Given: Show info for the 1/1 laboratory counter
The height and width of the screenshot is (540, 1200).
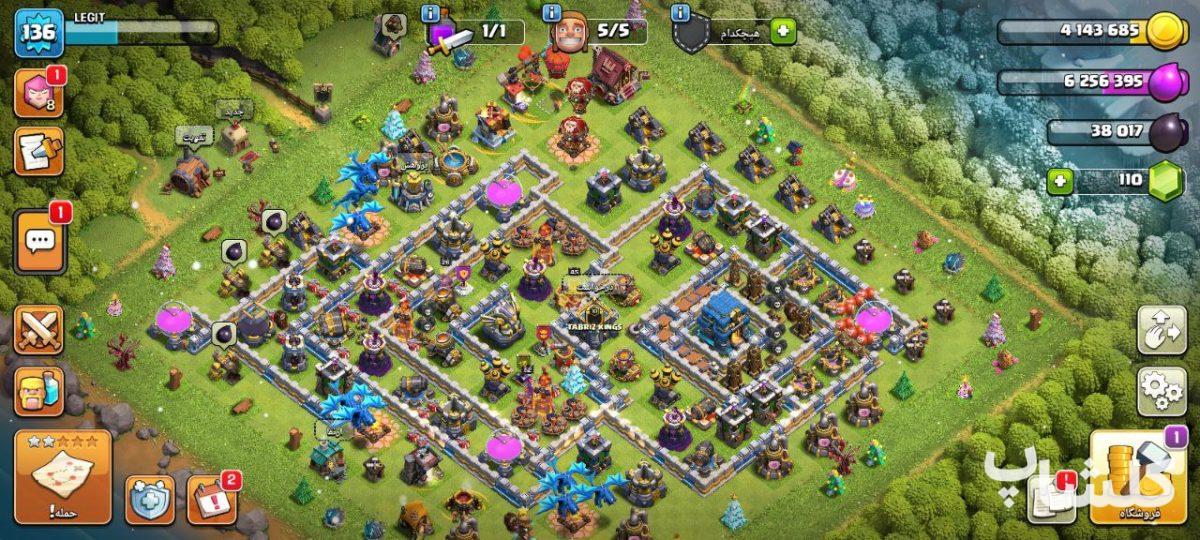Looking at the screenshot, I should click(x=431, y=13).
